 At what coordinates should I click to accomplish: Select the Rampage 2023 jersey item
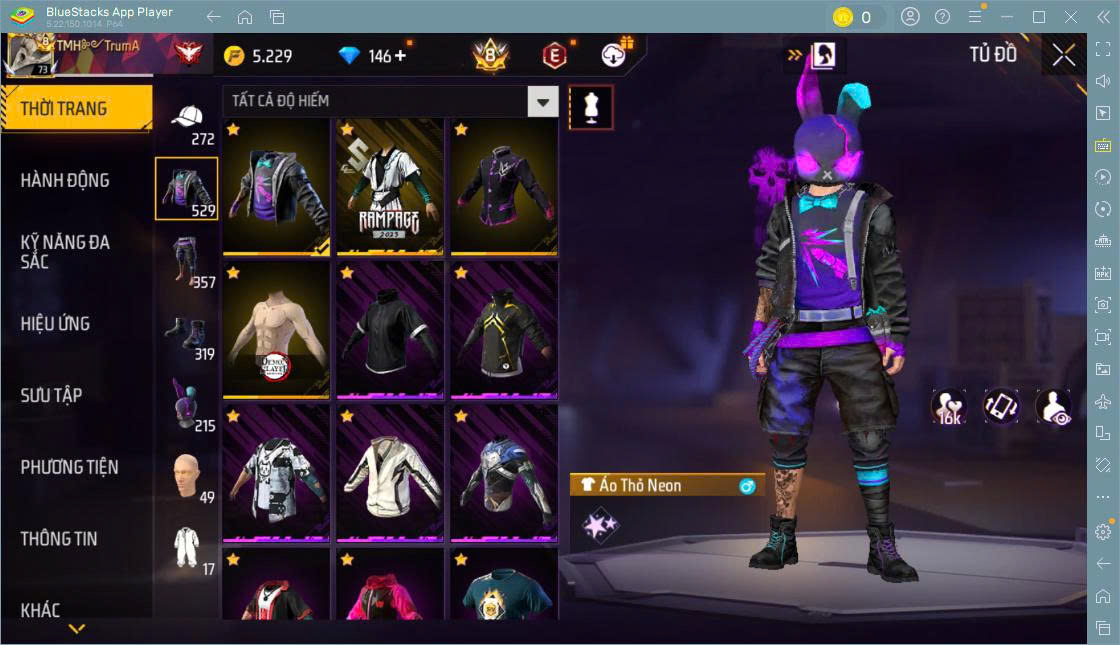click(x=389, y=186)
